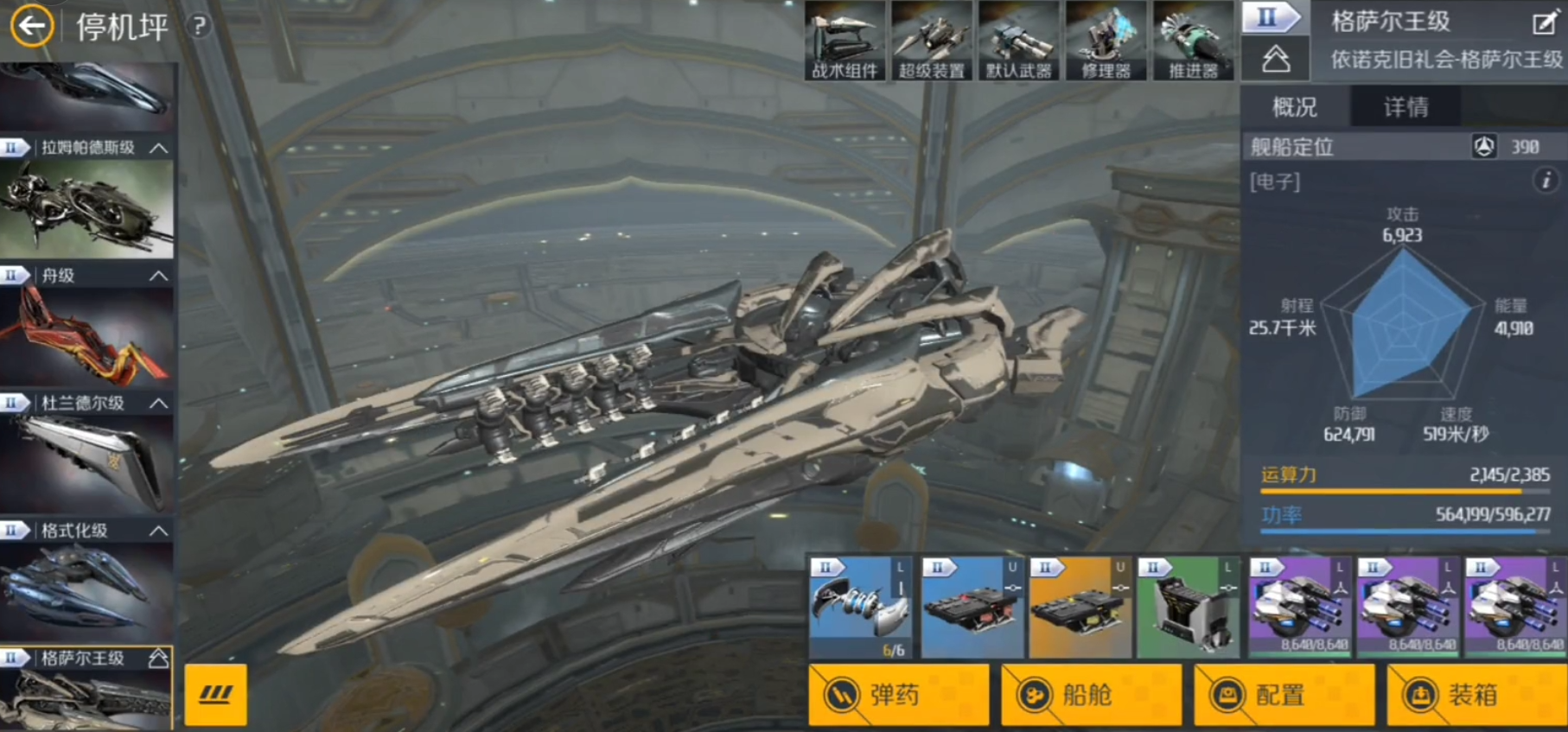Open the 修理器 category
The width and height of the screenshot is (1568, 732).
pyautogui.click(x=1106, y=41)
